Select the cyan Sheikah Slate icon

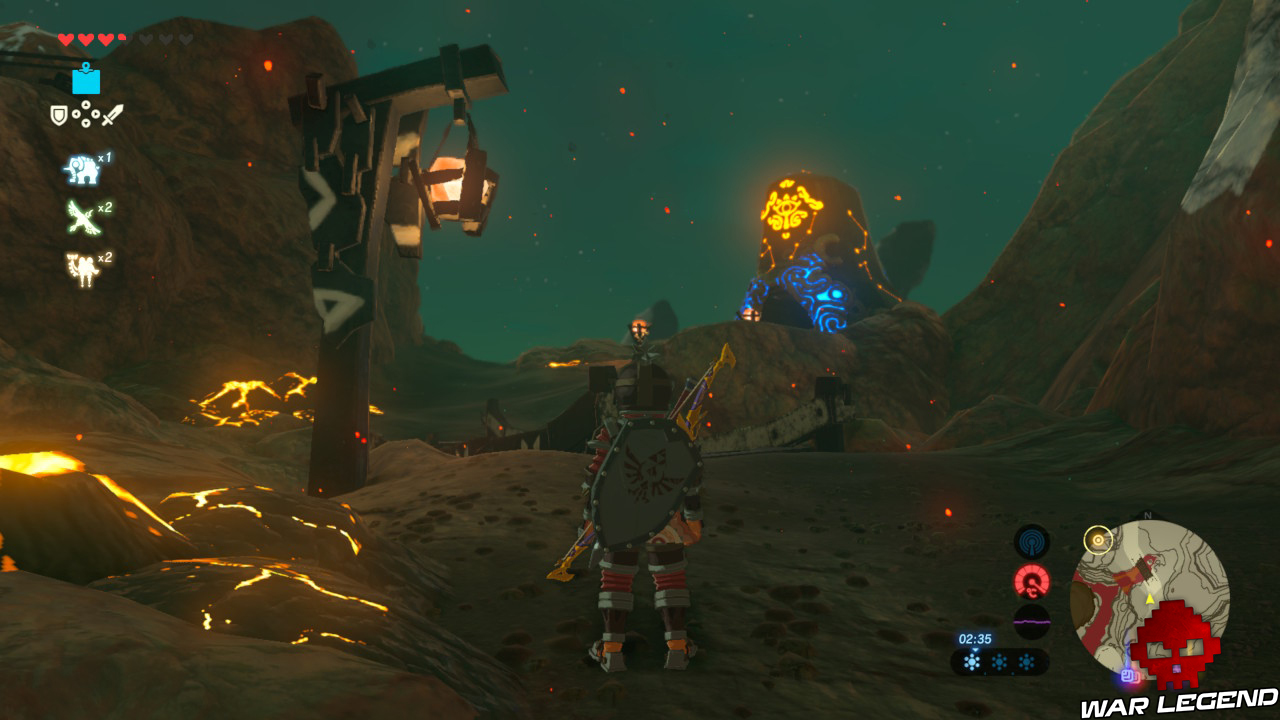(86, 81)
